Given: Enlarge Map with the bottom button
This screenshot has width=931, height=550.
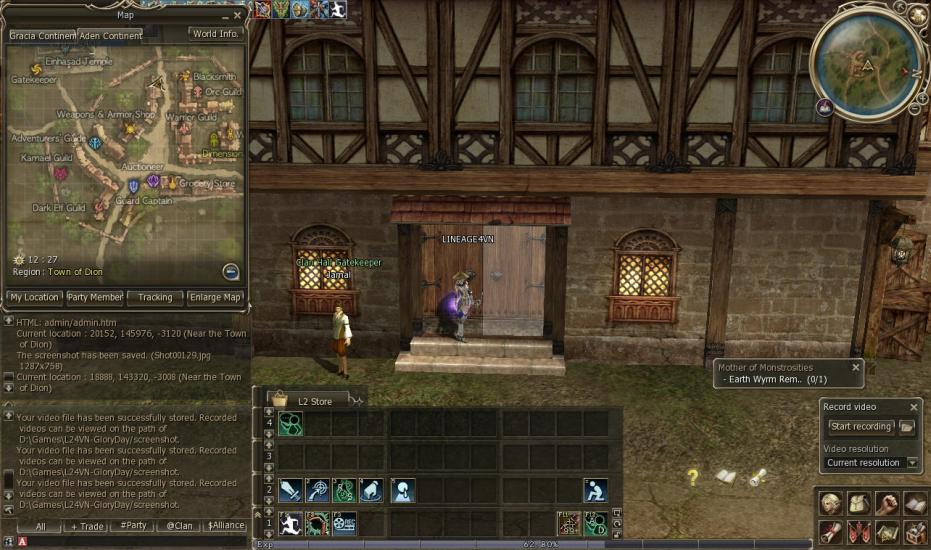Looking at the screenshot, I should (216, 297).
